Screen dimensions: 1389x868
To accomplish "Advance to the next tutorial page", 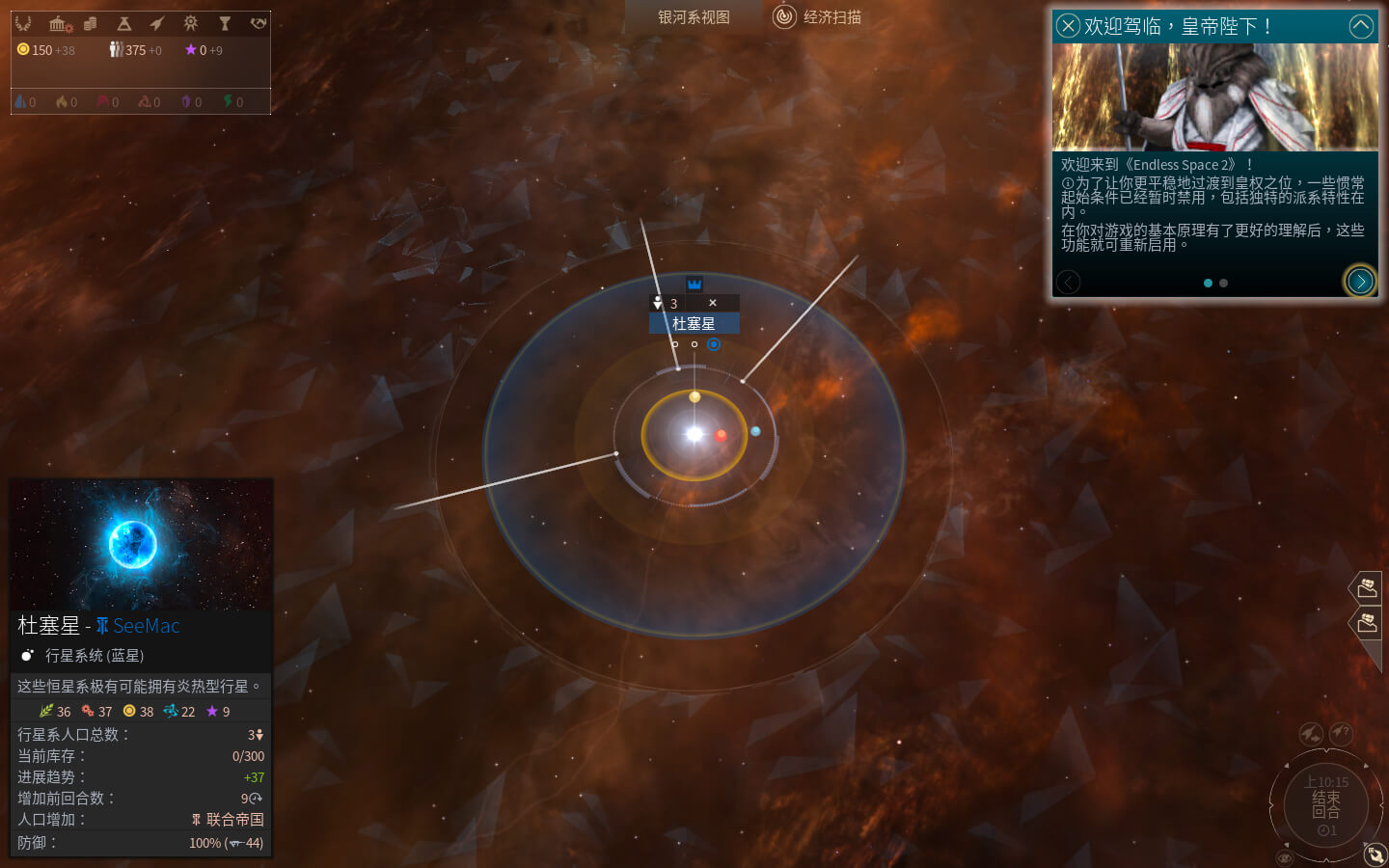I will (x=1360, y=282).
